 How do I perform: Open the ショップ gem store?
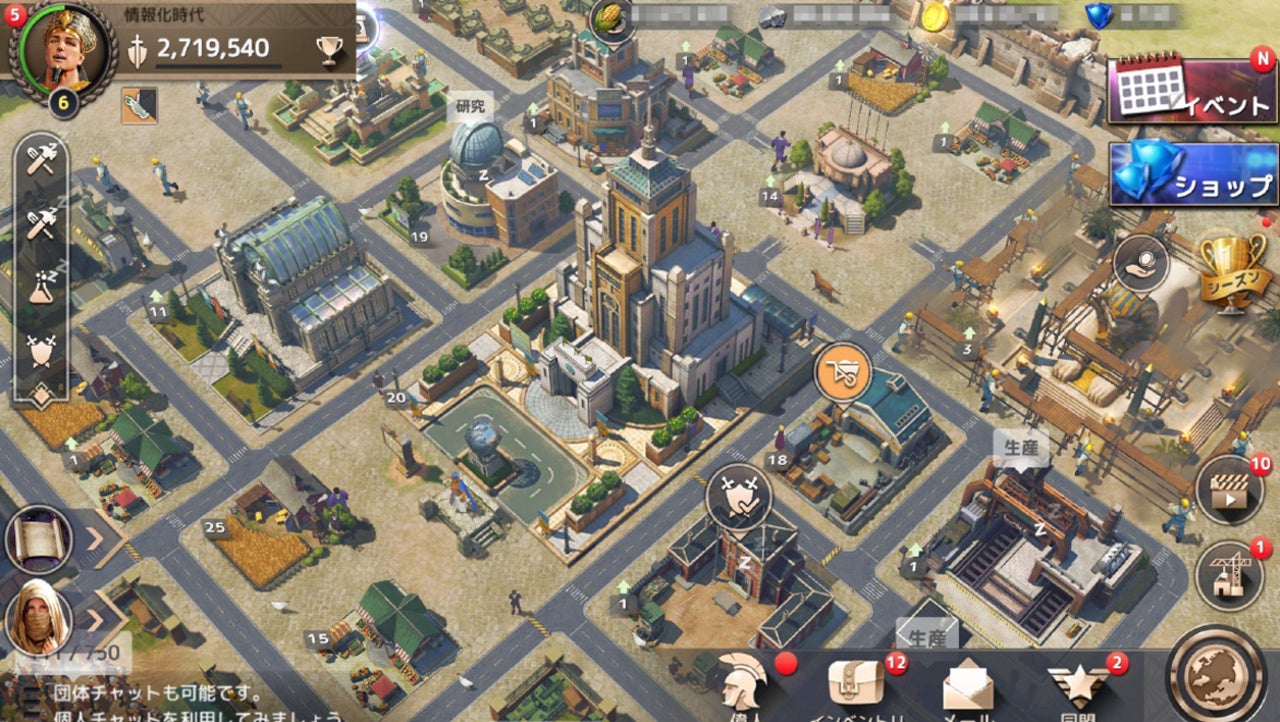pos(1193,173)
